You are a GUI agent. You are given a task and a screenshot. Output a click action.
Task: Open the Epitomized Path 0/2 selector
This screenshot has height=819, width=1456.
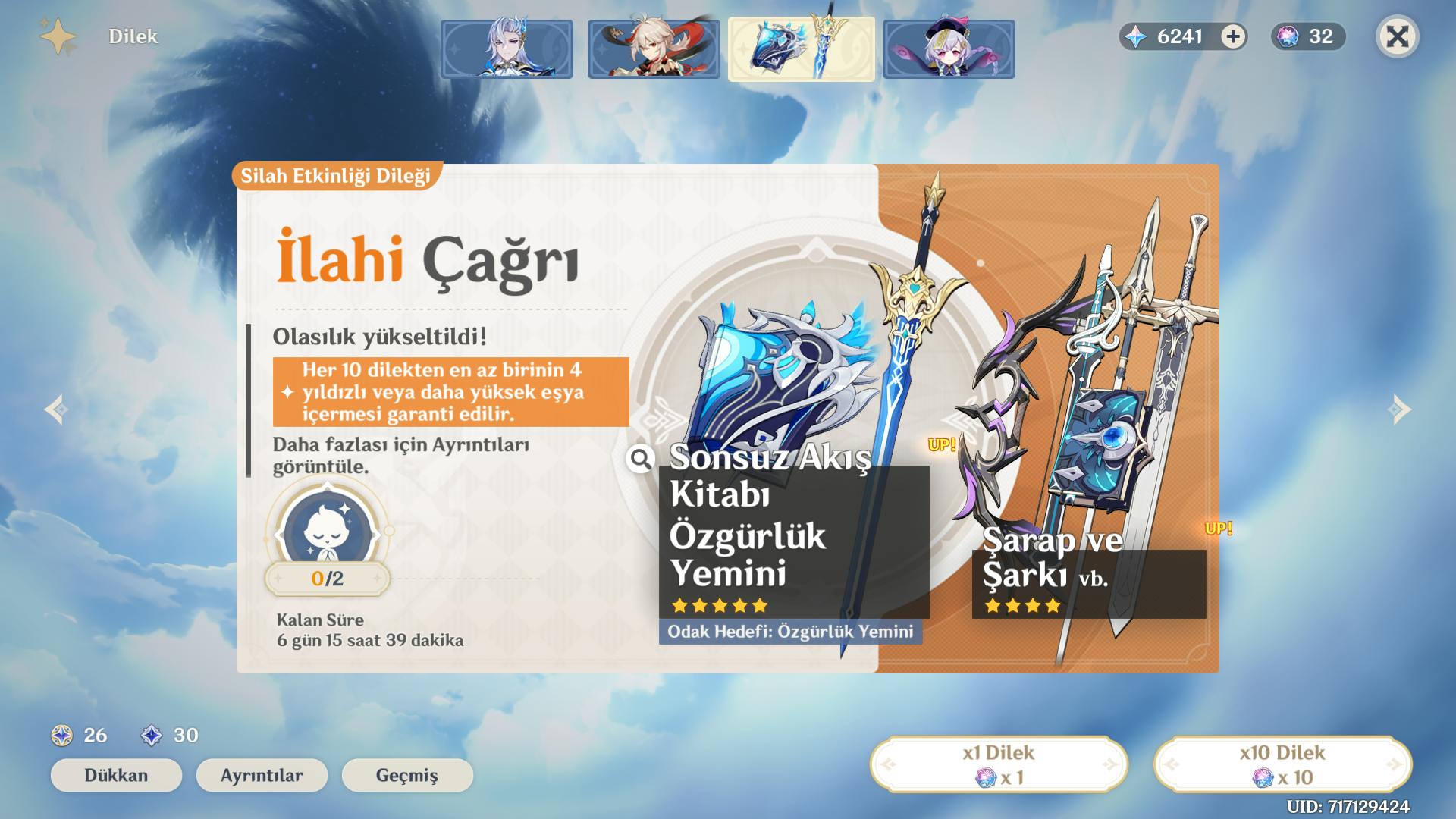pos(328,540)
